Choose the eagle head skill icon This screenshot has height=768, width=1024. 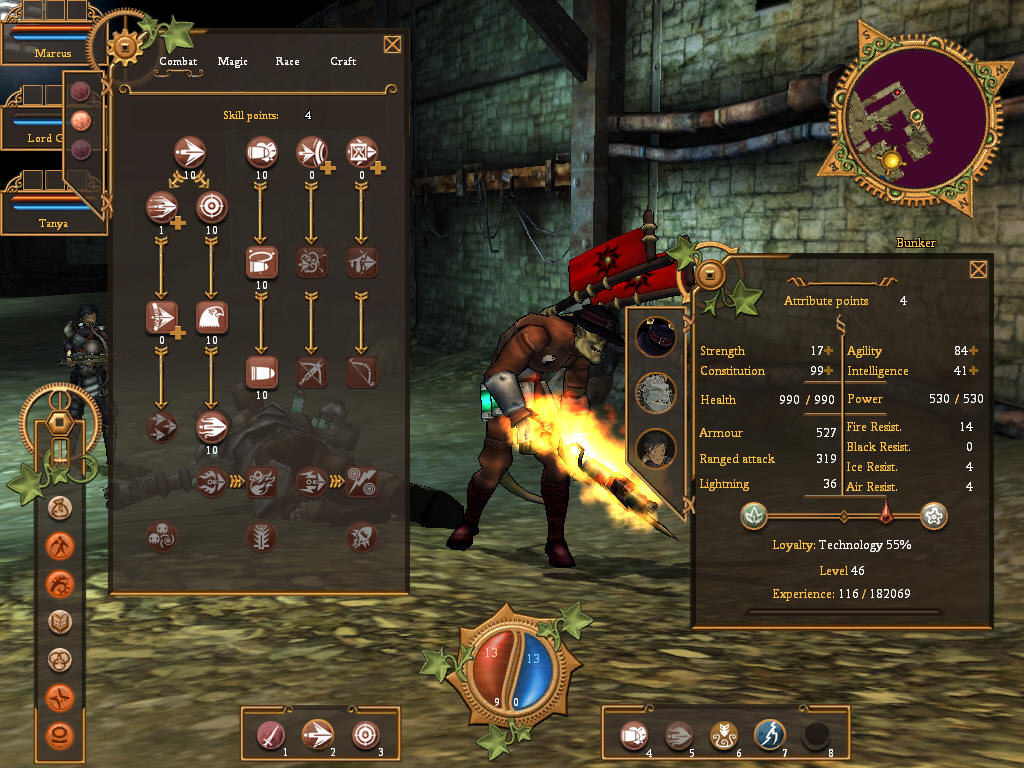pos(212,317)
